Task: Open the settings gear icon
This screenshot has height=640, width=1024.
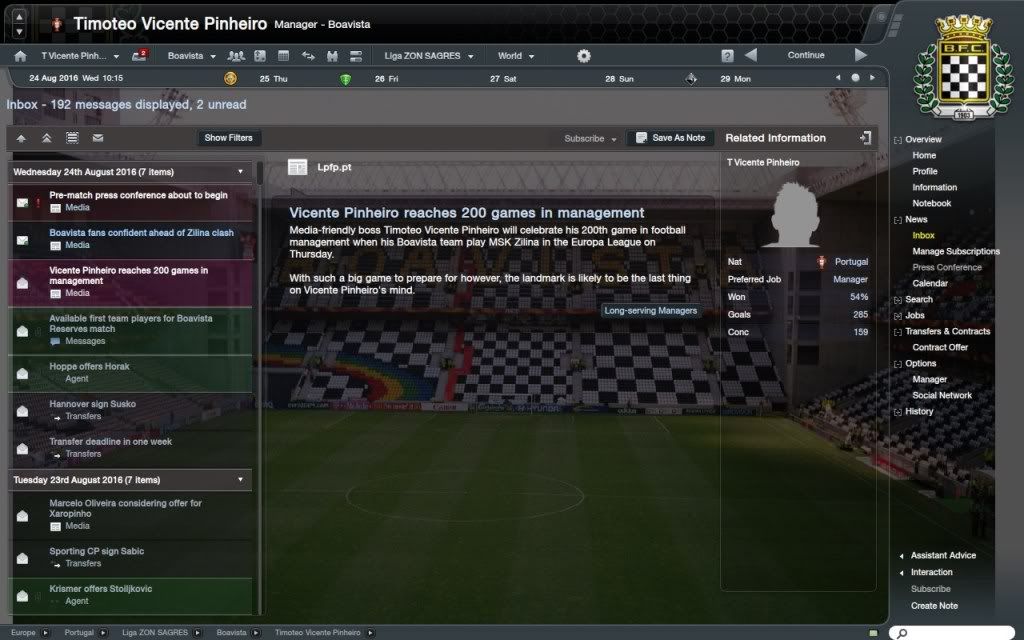Action: coord(584,56)
